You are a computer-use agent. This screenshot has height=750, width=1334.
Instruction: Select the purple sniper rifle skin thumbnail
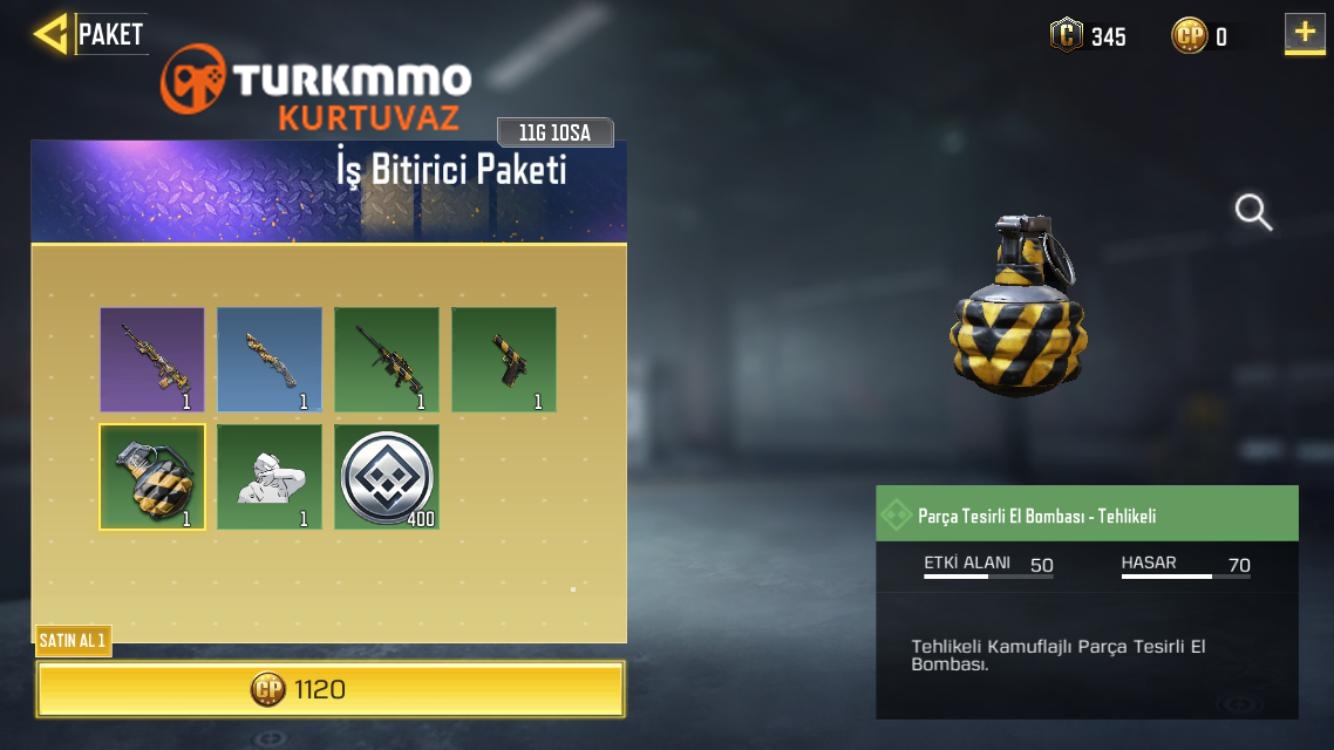152,360
